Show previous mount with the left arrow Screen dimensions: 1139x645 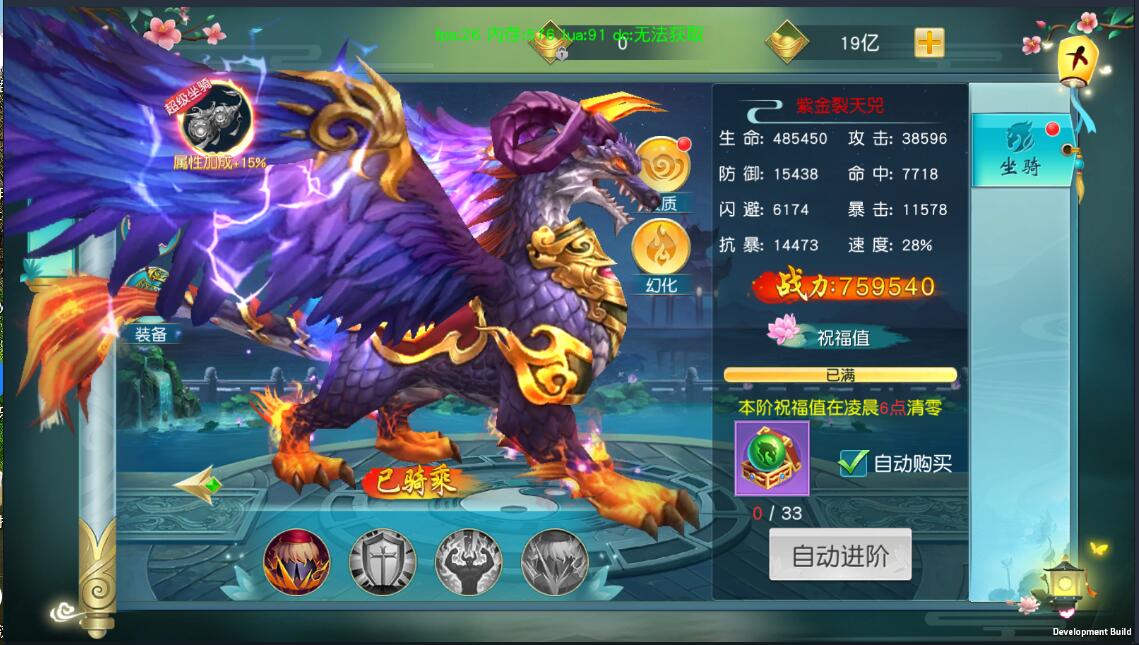197,486
